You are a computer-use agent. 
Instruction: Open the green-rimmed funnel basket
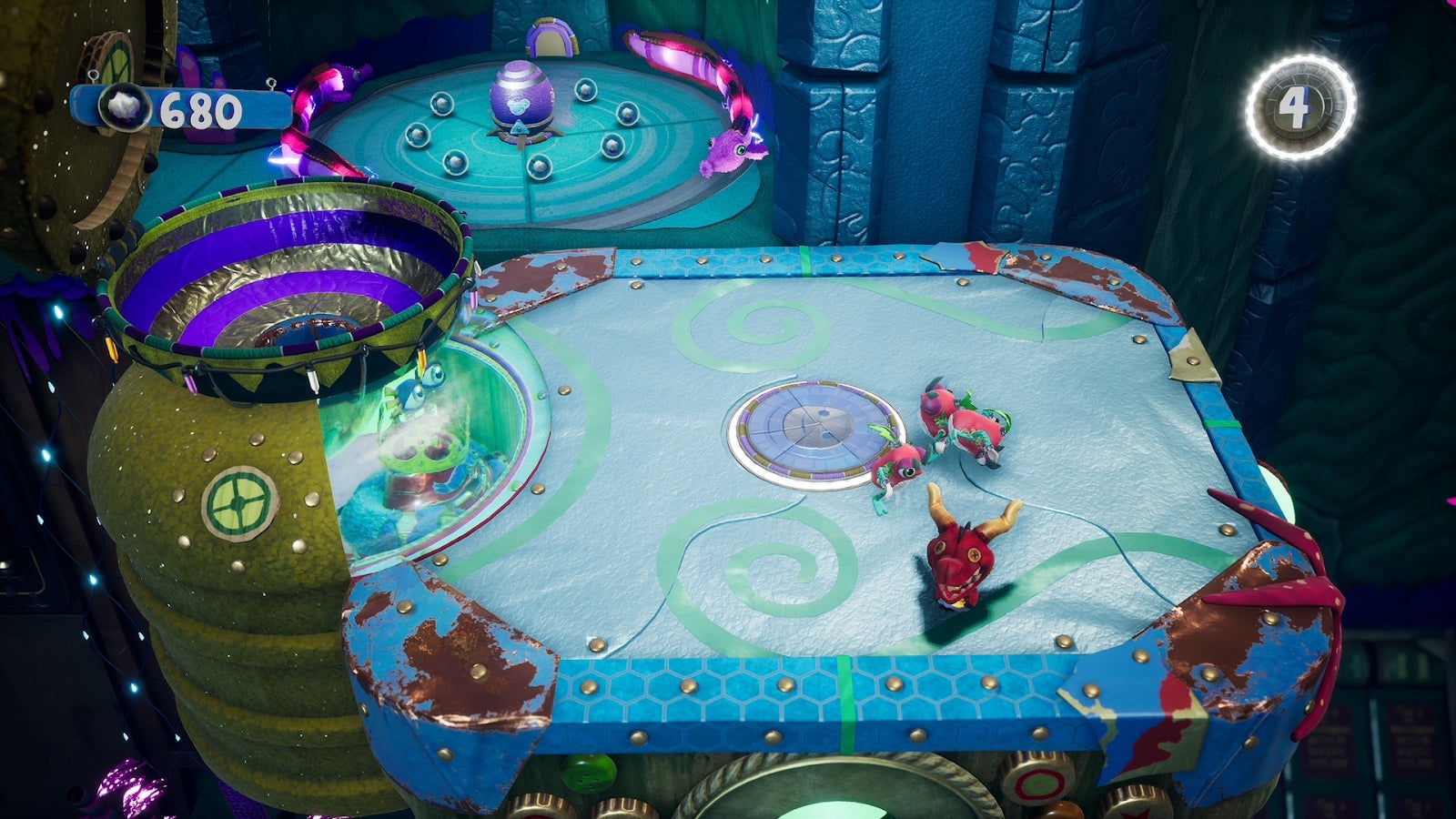click(300, 273)
